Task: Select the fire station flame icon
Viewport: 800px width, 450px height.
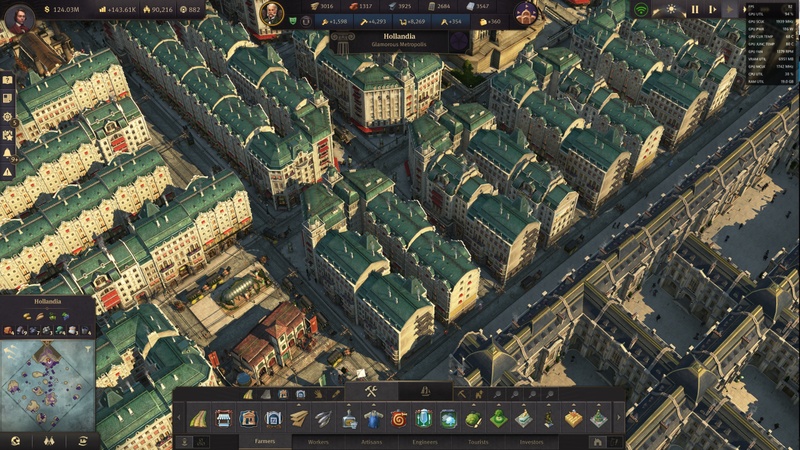Action: pos(399,418)
